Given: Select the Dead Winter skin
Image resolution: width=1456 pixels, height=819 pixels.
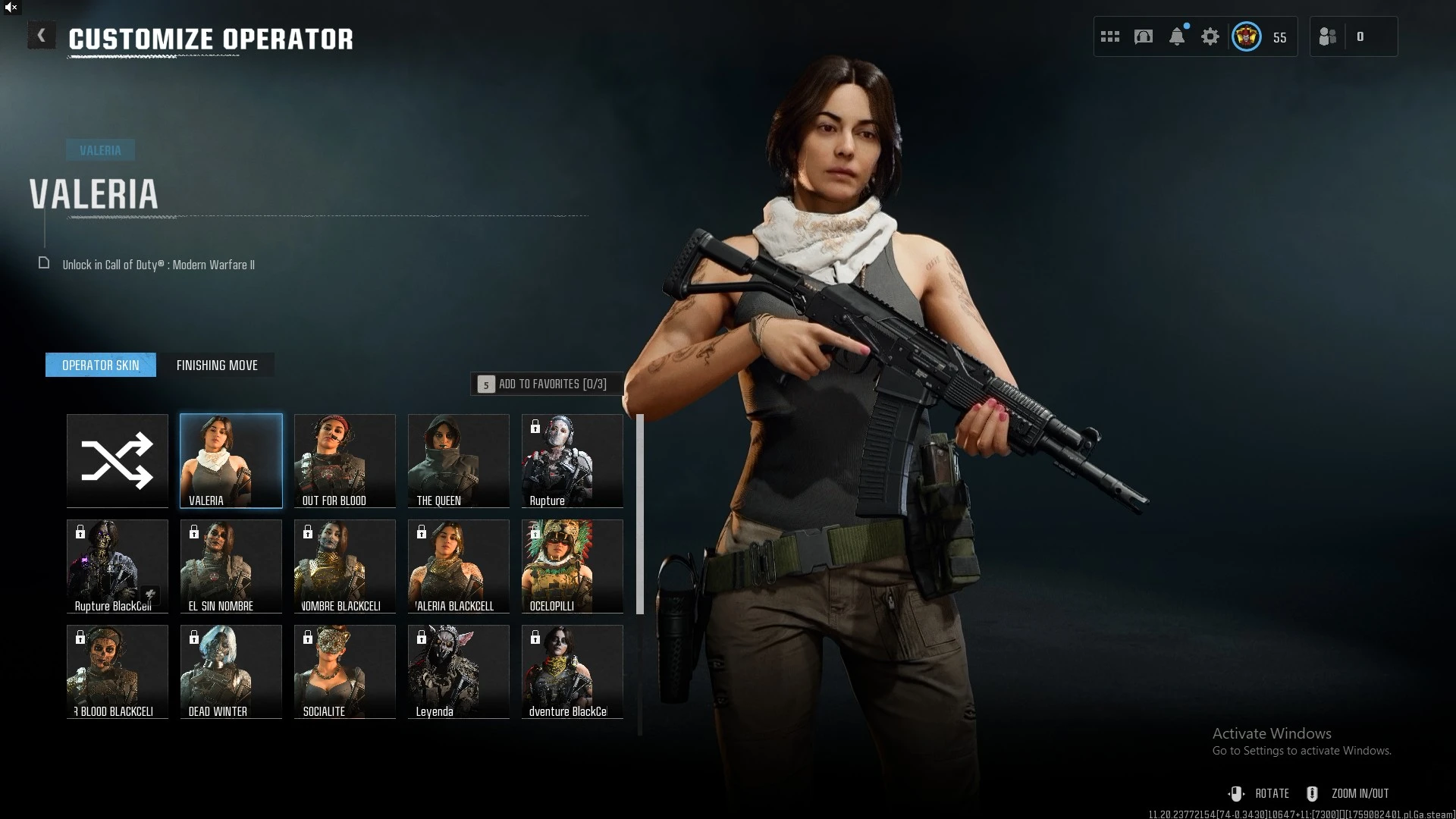Looking at the screenshot, I should 231,671.
